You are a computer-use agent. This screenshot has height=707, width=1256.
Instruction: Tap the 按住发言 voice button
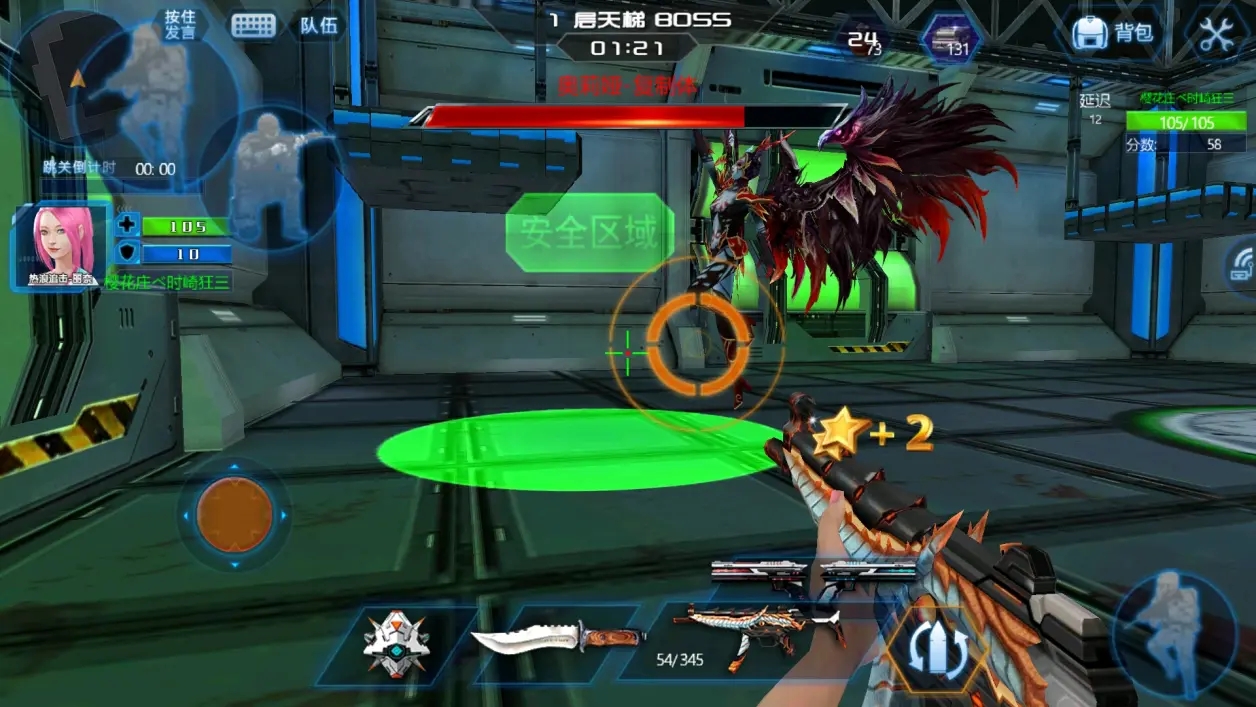pyautogui.click(x=180, y=24)
